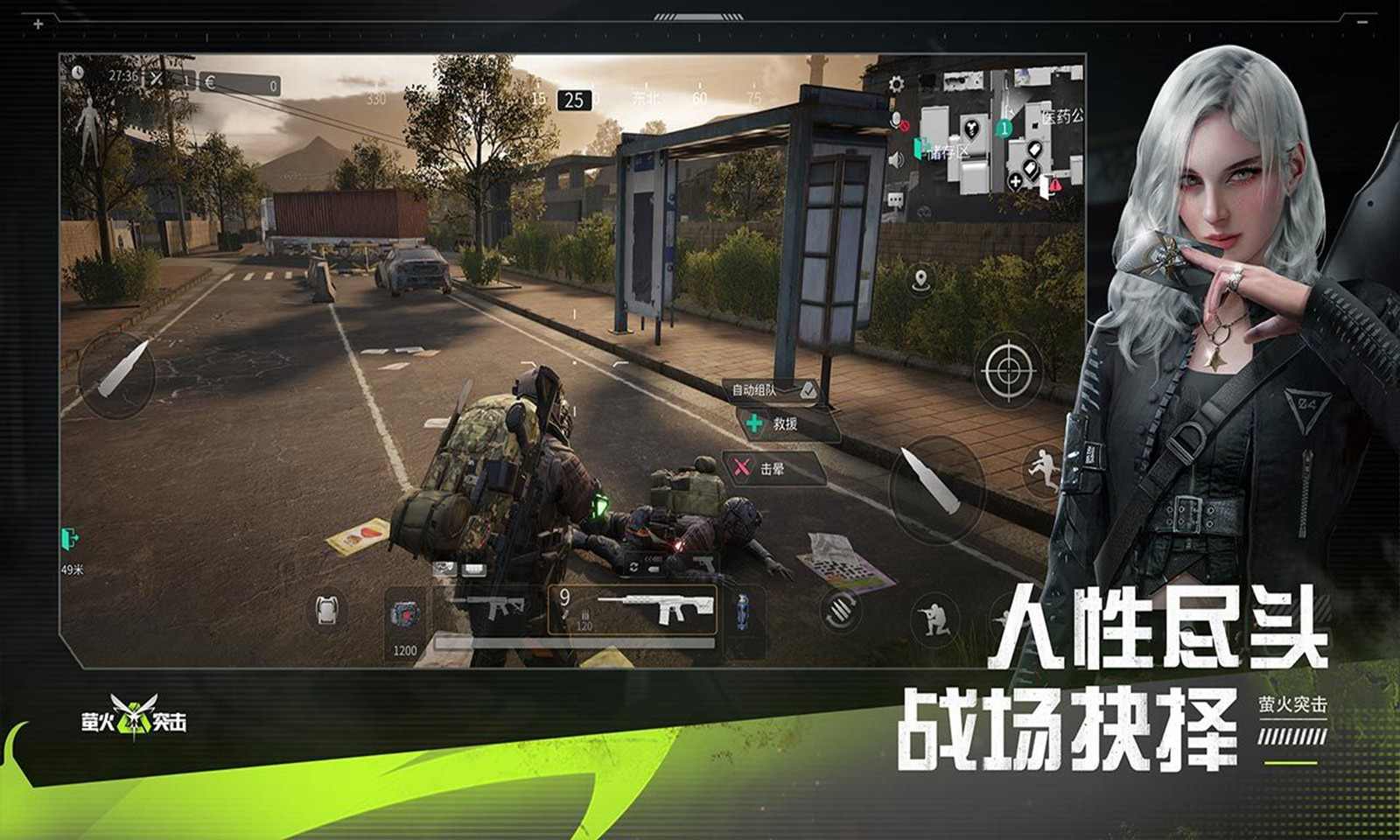Open the quick chat bubble panel
This screenshot has height=840, width=1400.
tap(894, 199)
